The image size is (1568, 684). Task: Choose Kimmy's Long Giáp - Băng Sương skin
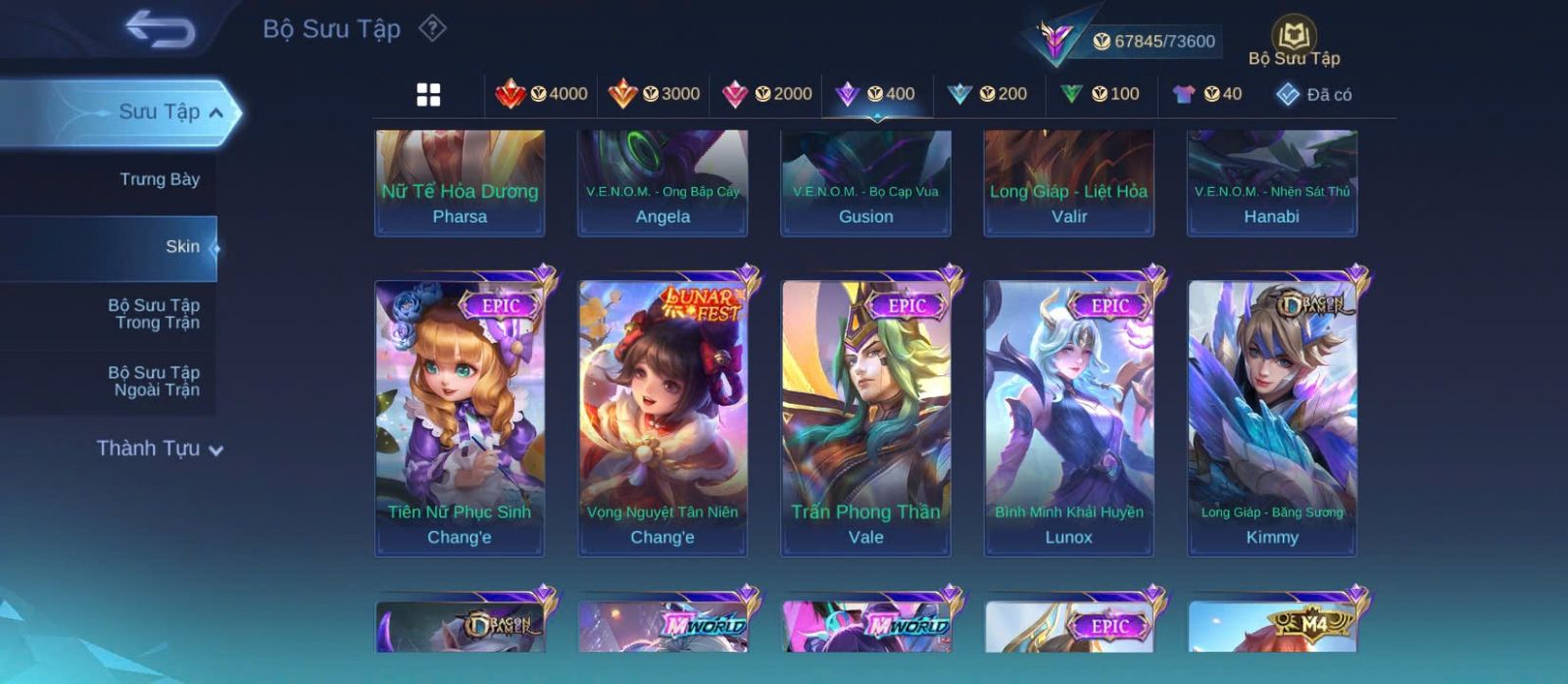click(x=1272, y=417)
